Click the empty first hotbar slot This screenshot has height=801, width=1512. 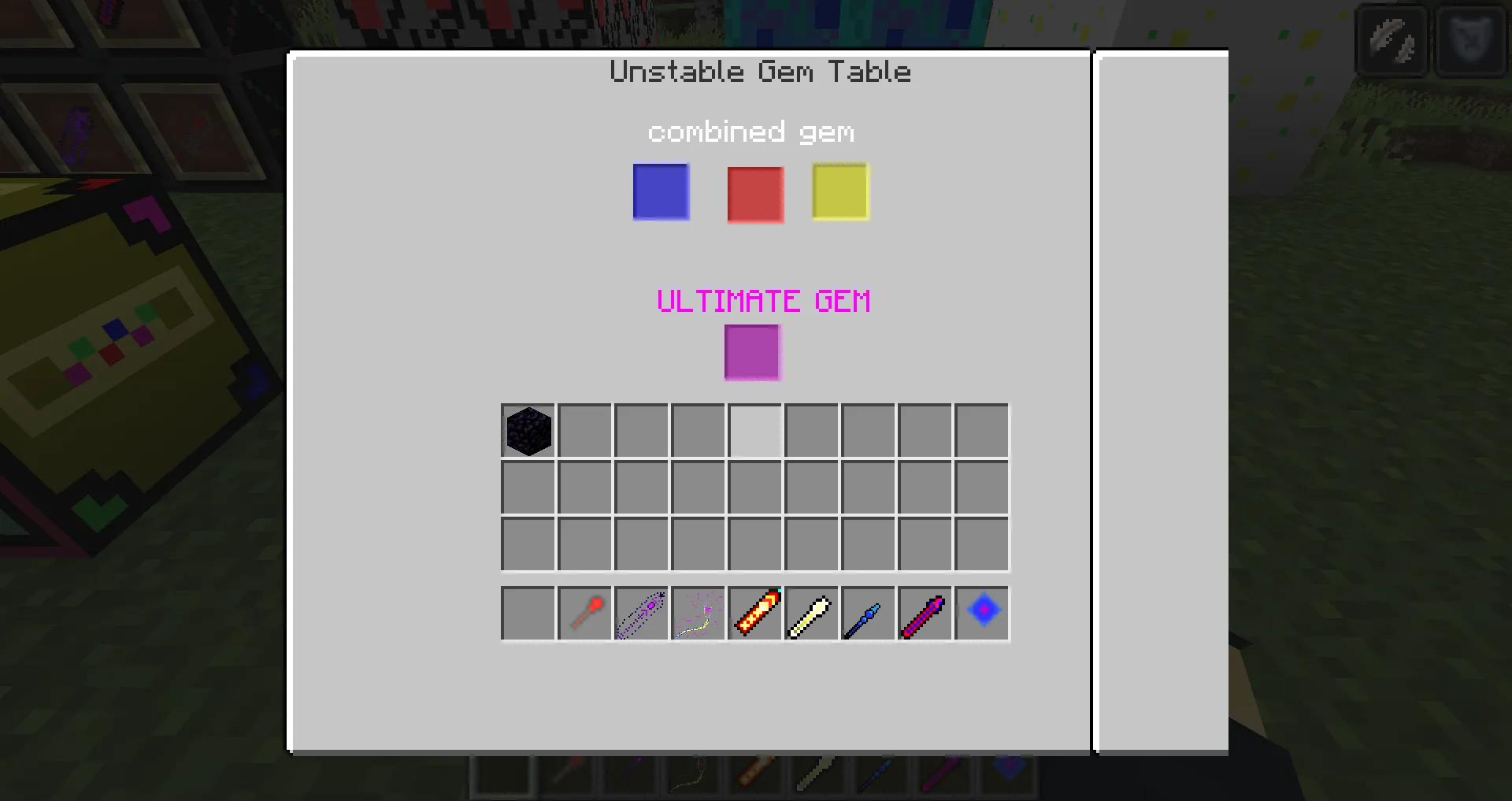[527, 614]
